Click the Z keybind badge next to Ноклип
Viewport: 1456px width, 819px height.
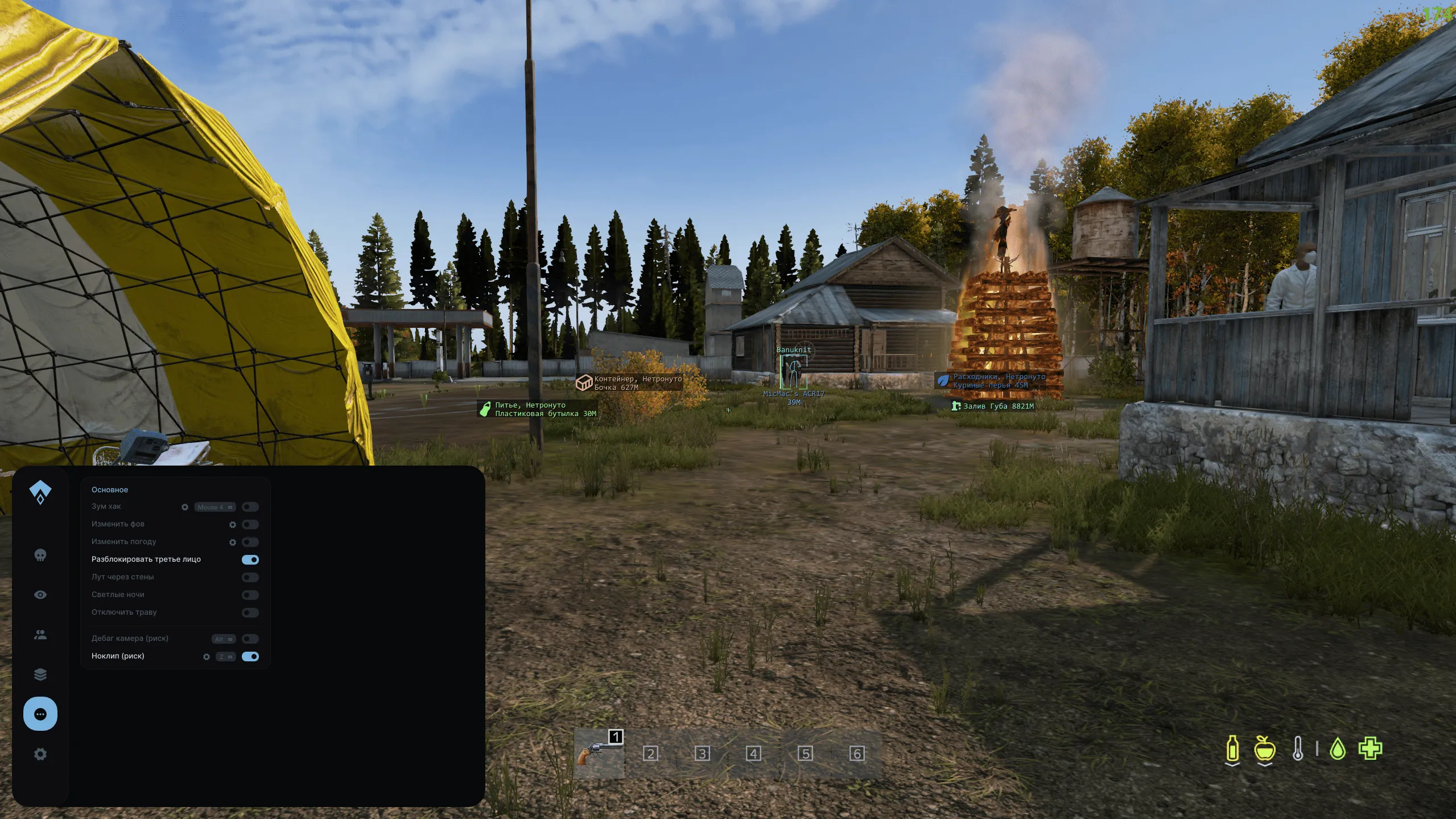coord(225,657)
